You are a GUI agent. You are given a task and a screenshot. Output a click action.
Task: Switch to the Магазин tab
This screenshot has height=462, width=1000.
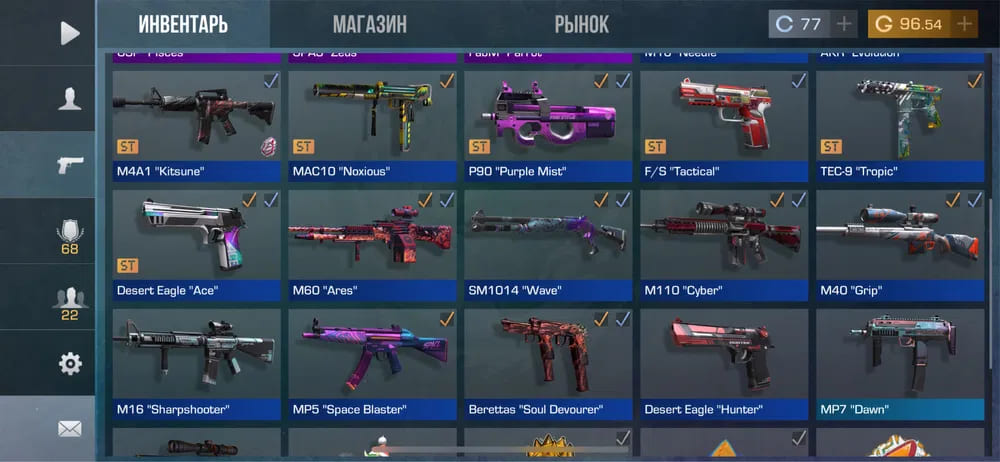(x=369, y=24)
